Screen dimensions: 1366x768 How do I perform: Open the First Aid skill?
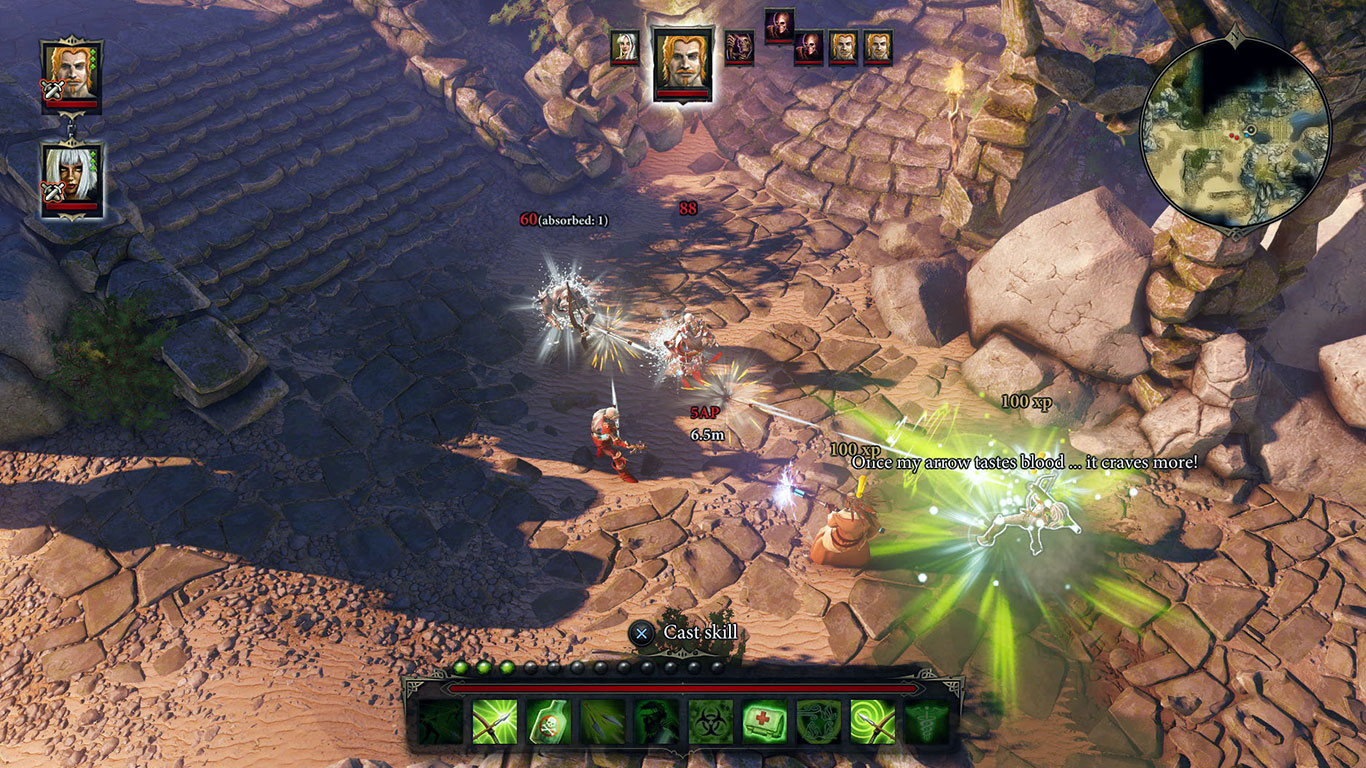pos(765,722)
